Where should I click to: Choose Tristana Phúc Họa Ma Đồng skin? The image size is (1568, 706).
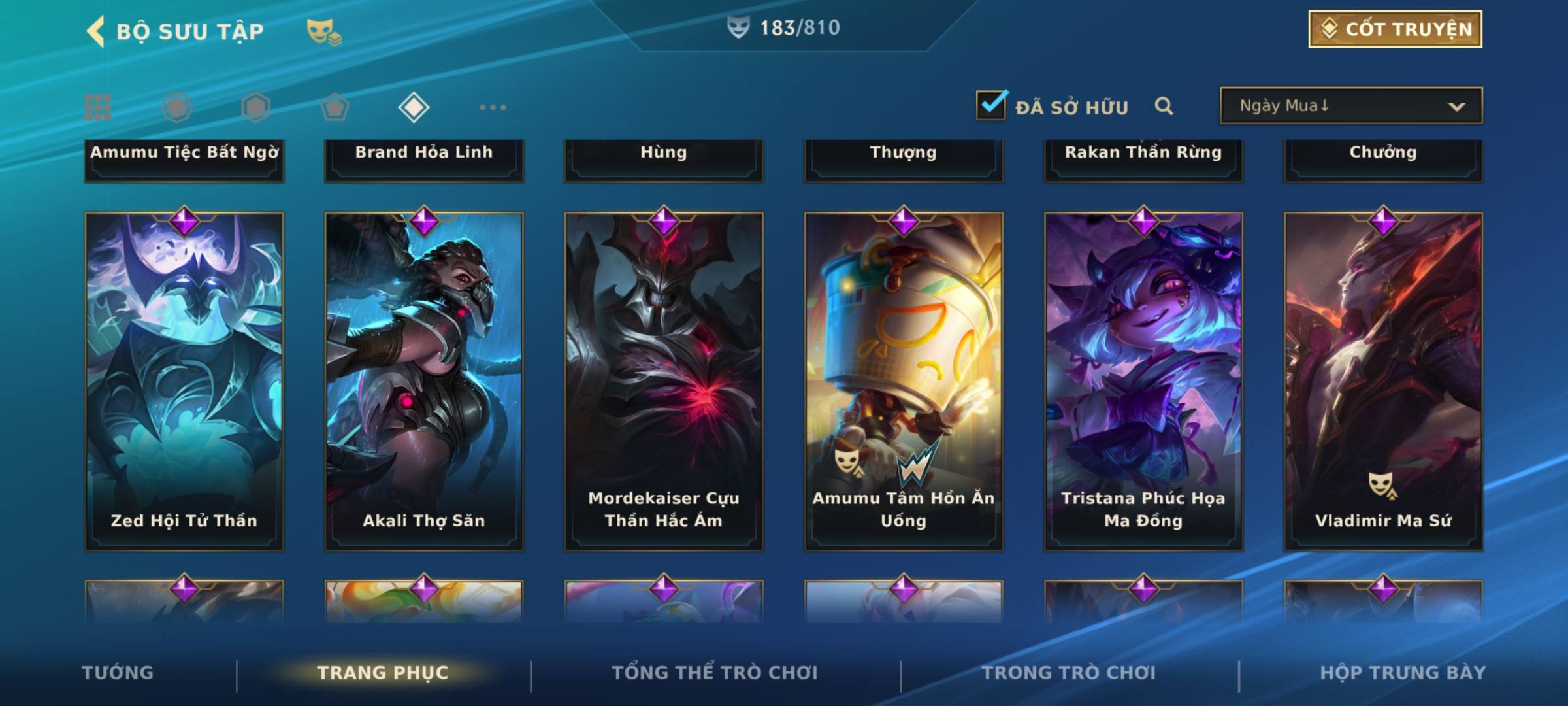click(x=1143, y=381)
